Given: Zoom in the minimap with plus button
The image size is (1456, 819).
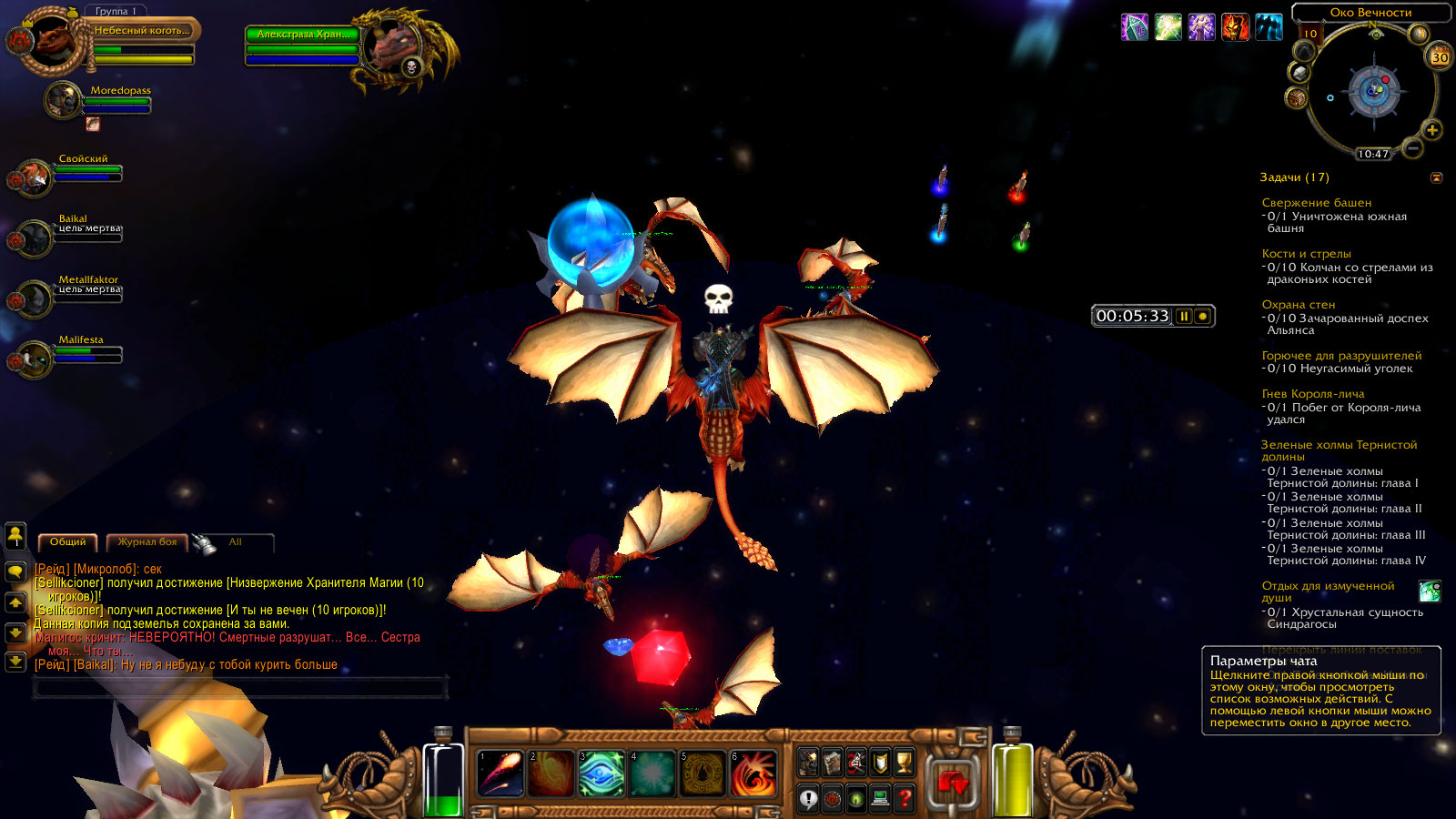Looking at the screenshot, I should (1432, 130).
